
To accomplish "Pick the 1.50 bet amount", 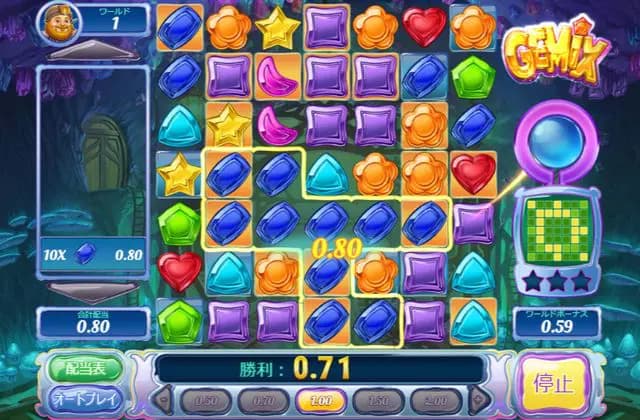I will coord(378,400).
